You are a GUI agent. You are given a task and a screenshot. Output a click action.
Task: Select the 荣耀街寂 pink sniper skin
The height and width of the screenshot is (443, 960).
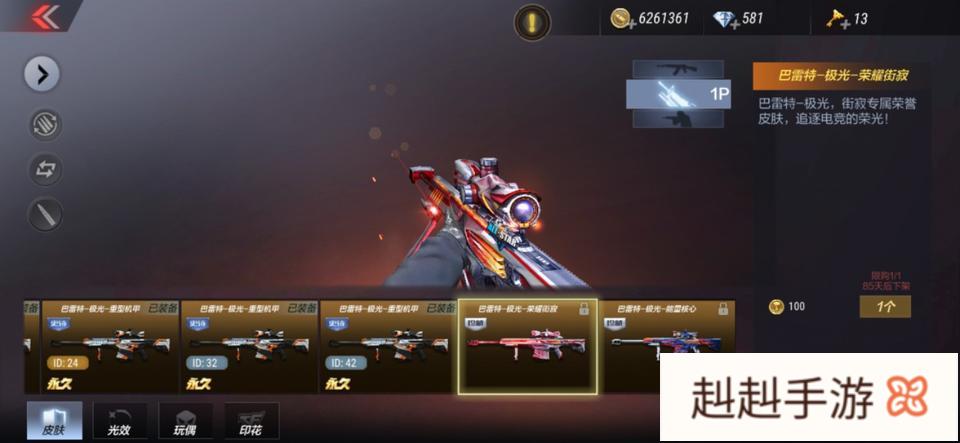coord(527,346)
